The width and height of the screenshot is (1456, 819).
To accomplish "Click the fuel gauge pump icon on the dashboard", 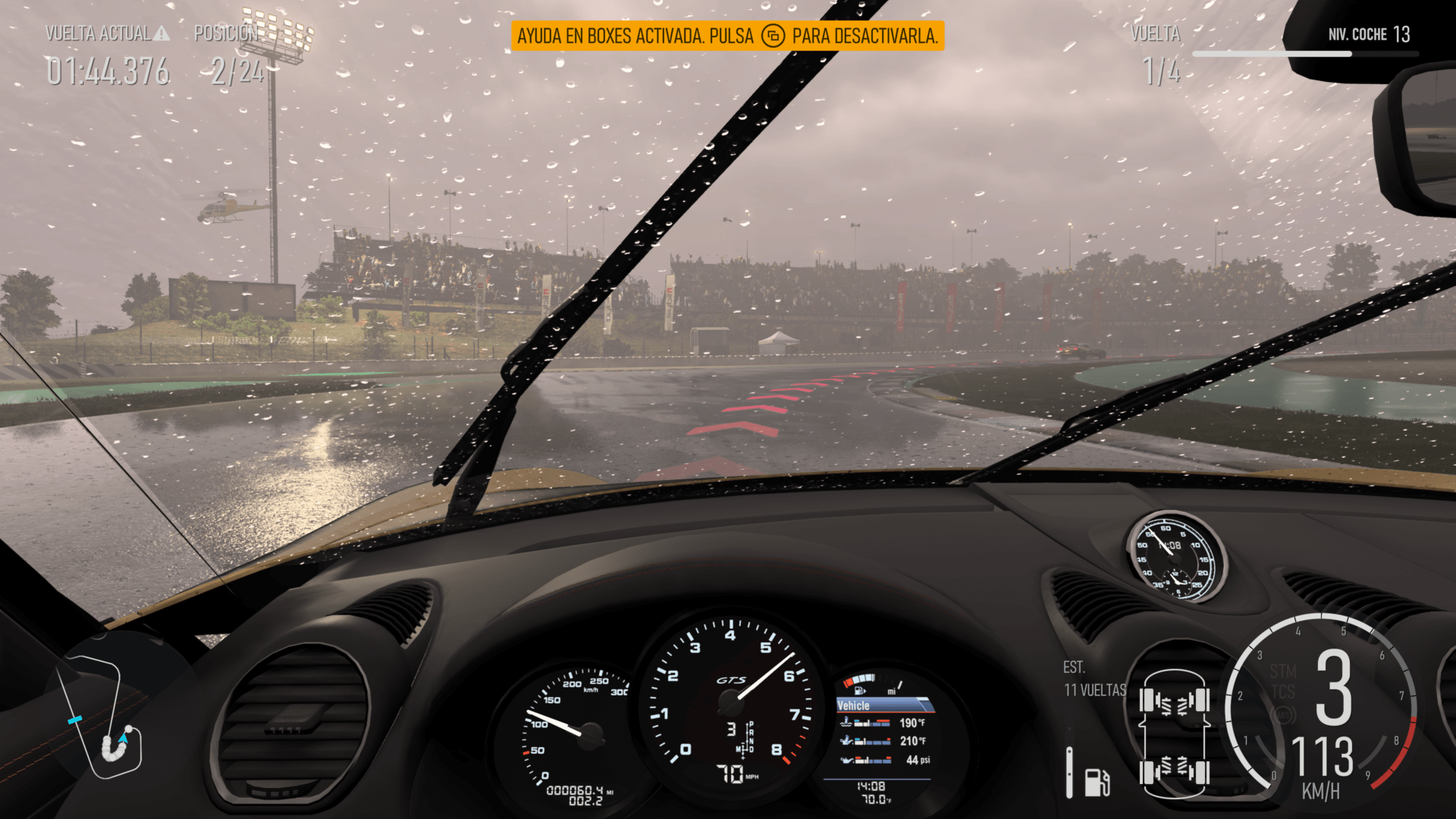I will click(x=858, y=690).
